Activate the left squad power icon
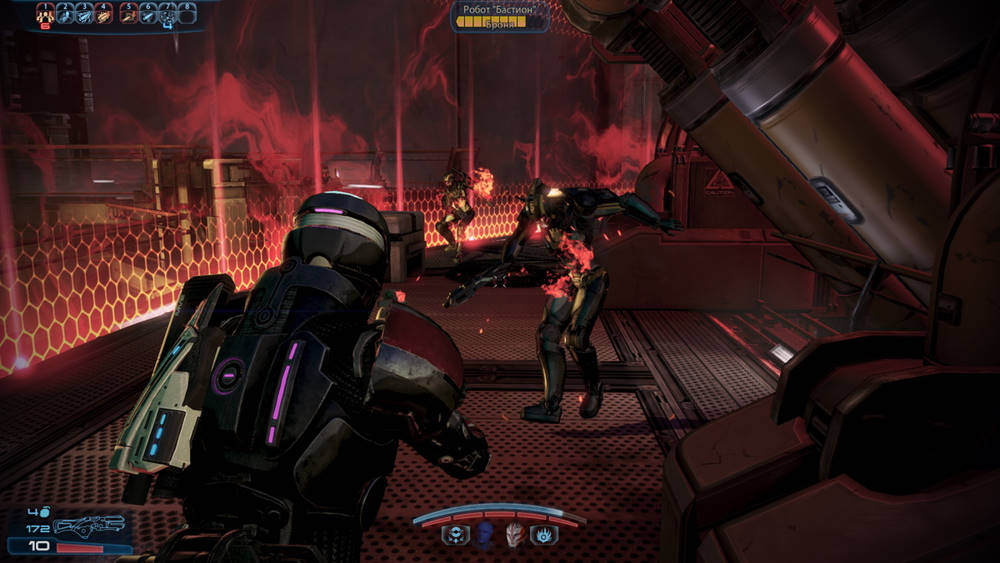 pyautogui.click(x=454, y=535)
